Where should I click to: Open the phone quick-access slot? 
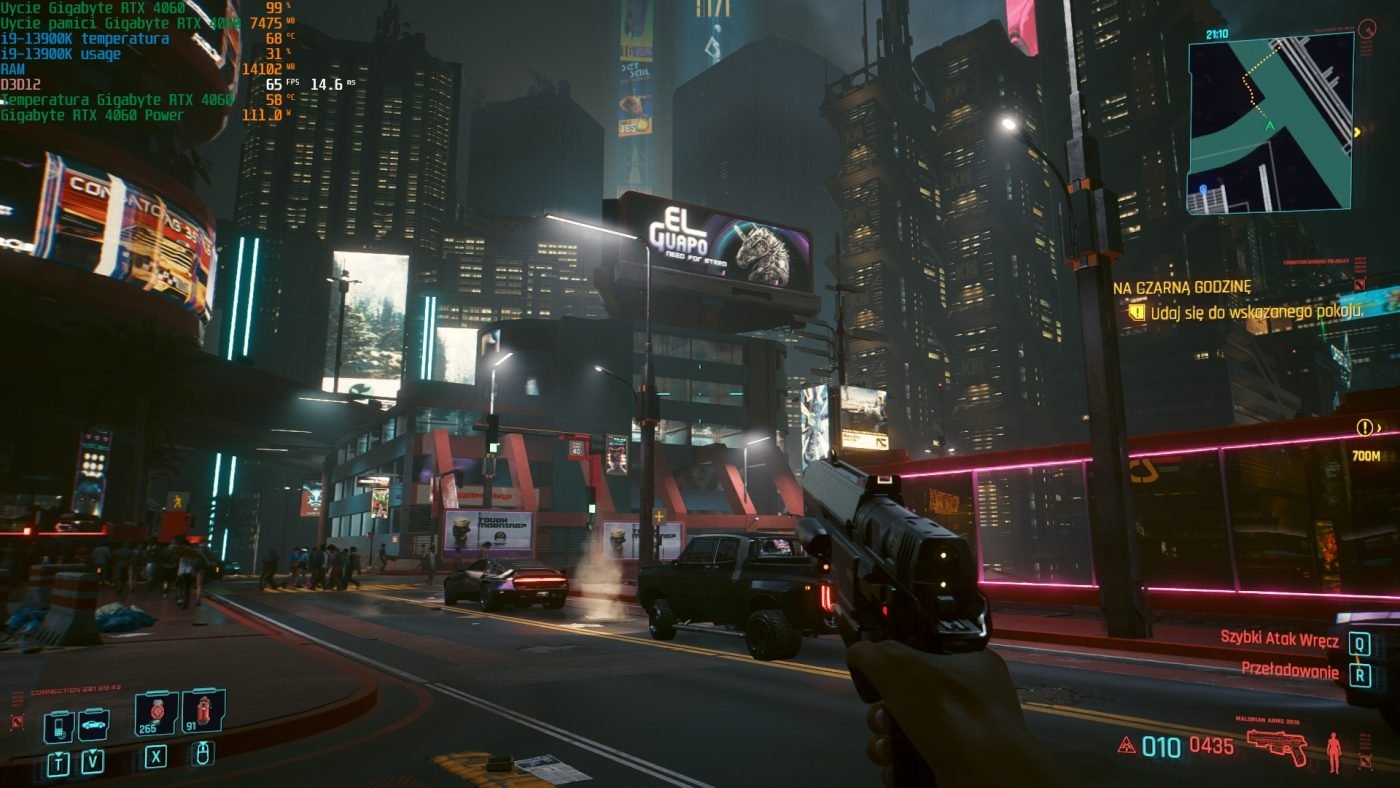[x=58, y=726]
